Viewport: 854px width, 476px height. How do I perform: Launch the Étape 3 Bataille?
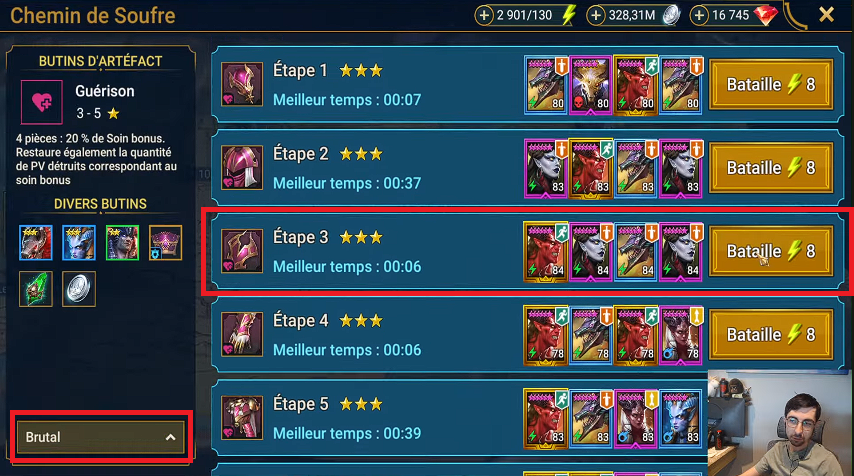770,251
